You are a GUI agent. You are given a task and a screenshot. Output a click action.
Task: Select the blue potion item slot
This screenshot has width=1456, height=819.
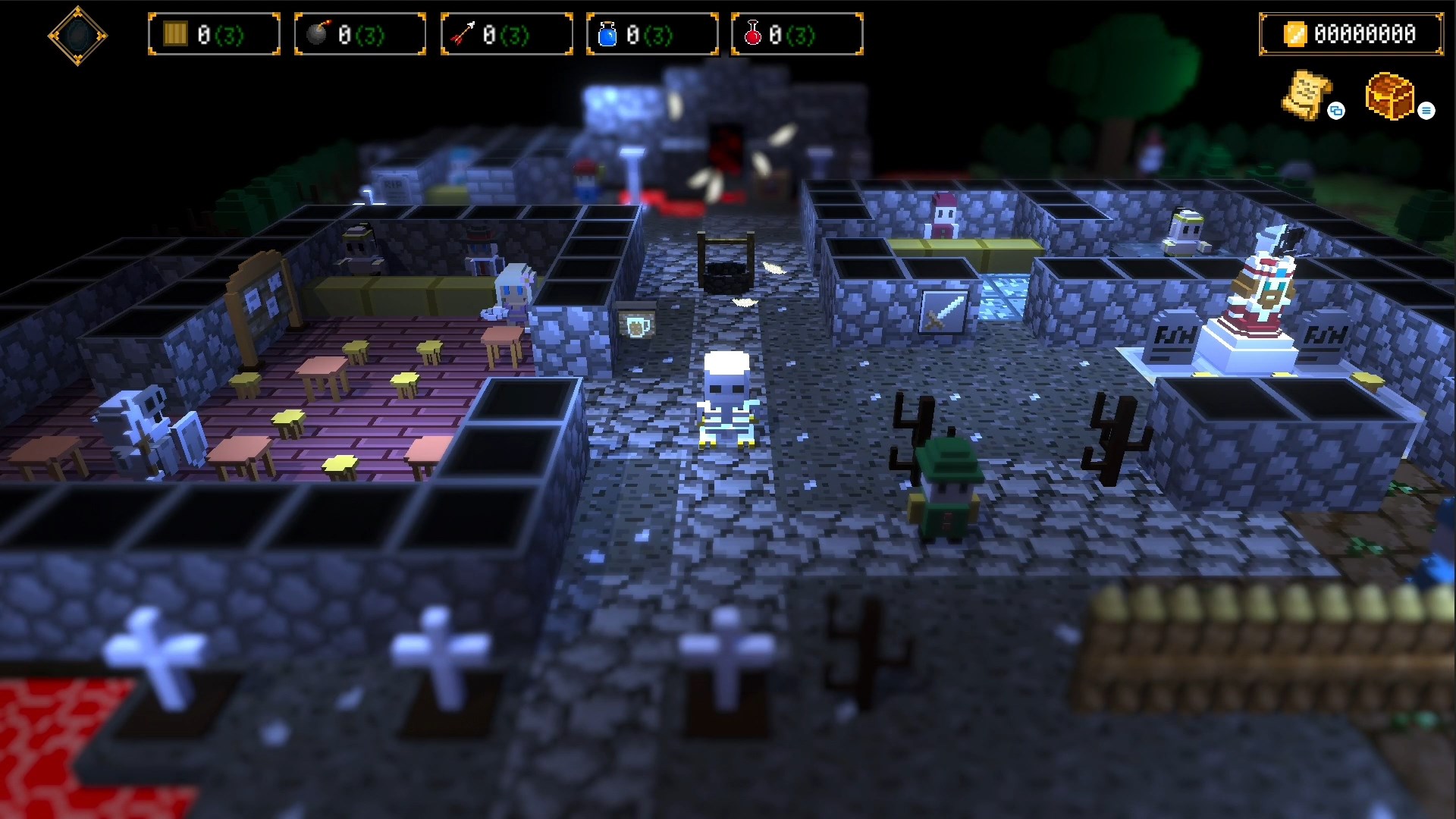click(x=651, y=33)
